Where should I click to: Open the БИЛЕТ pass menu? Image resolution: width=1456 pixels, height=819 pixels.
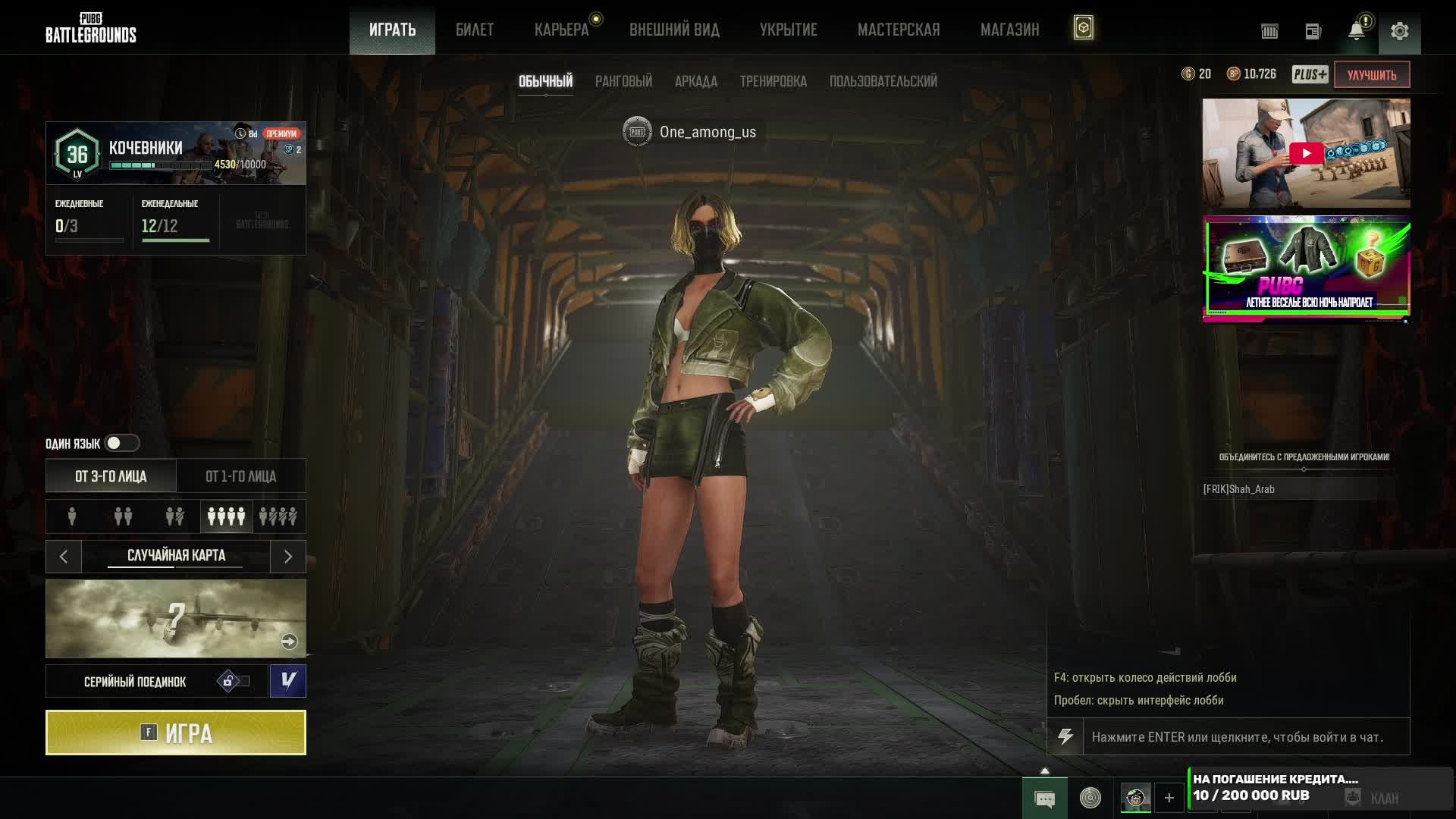point(475,30)
